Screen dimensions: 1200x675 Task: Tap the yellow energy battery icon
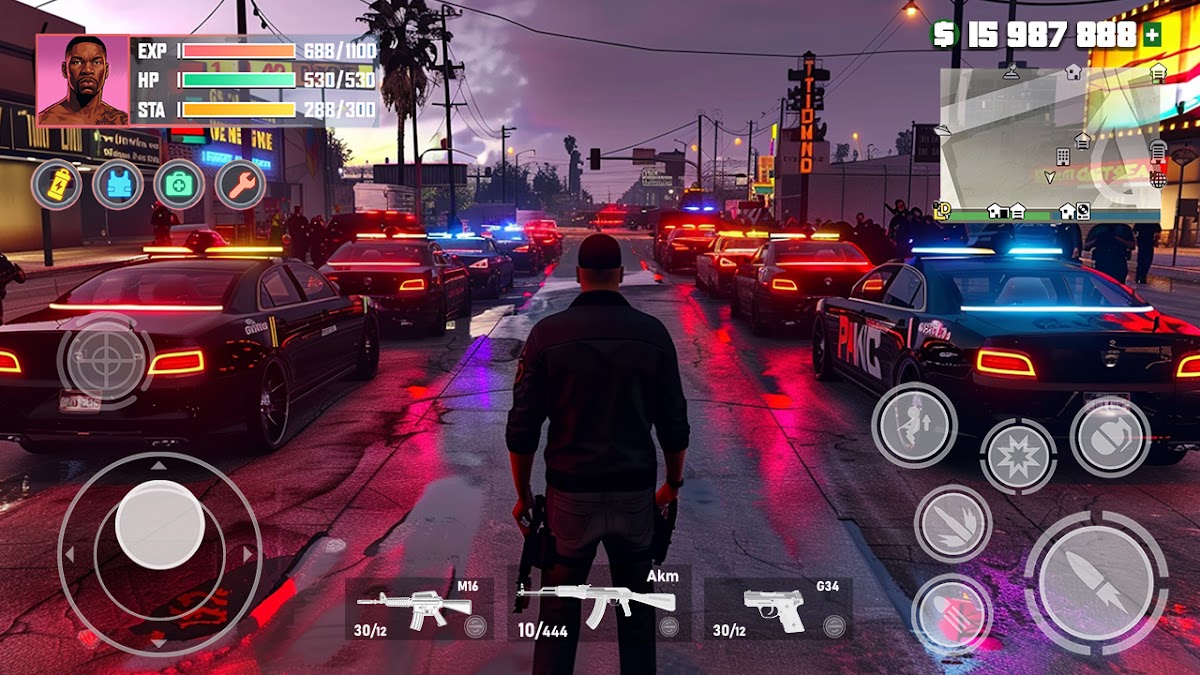point(57,185)
